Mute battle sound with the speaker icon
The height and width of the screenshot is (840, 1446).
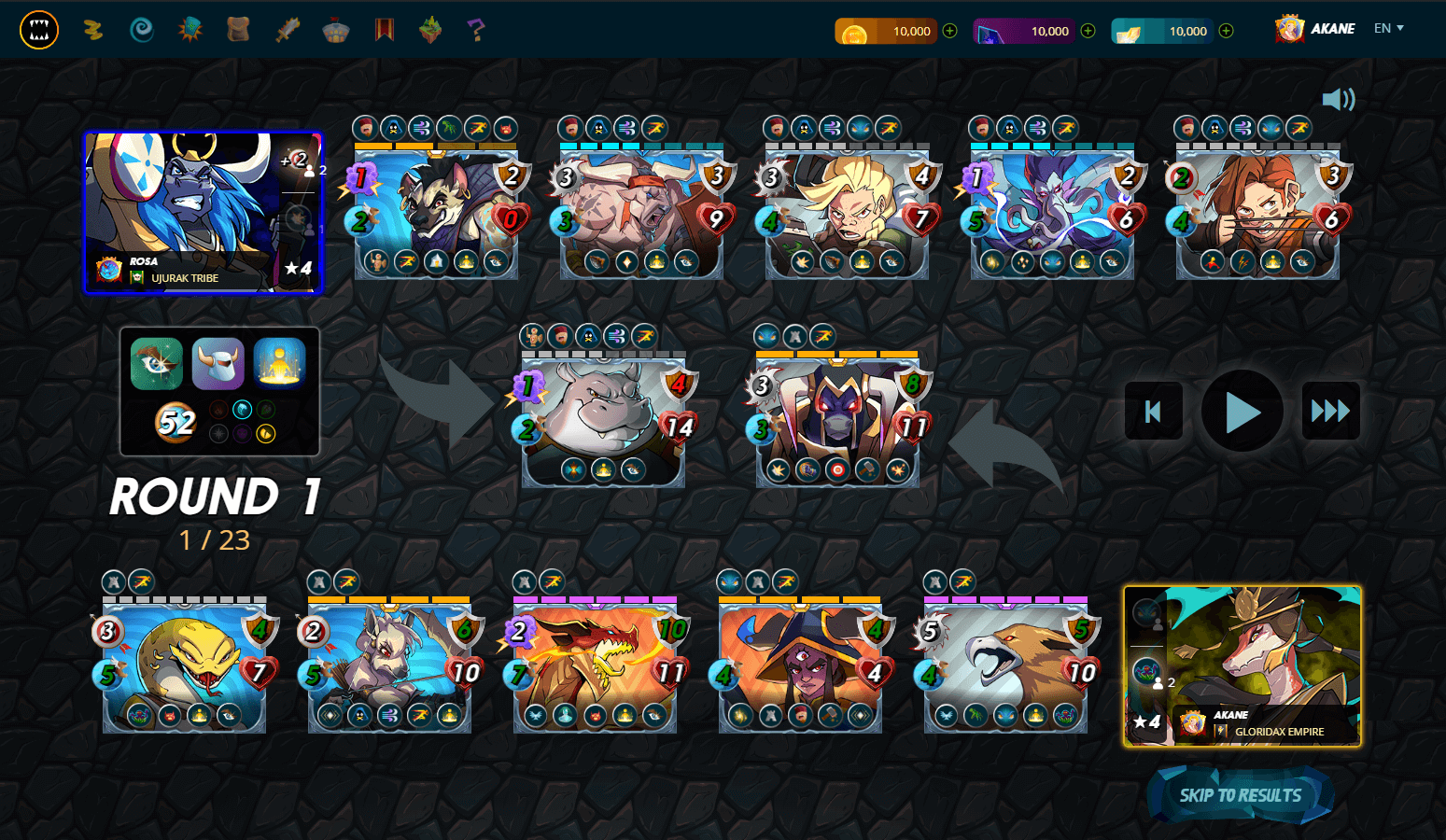click(x=1339, y=97)
